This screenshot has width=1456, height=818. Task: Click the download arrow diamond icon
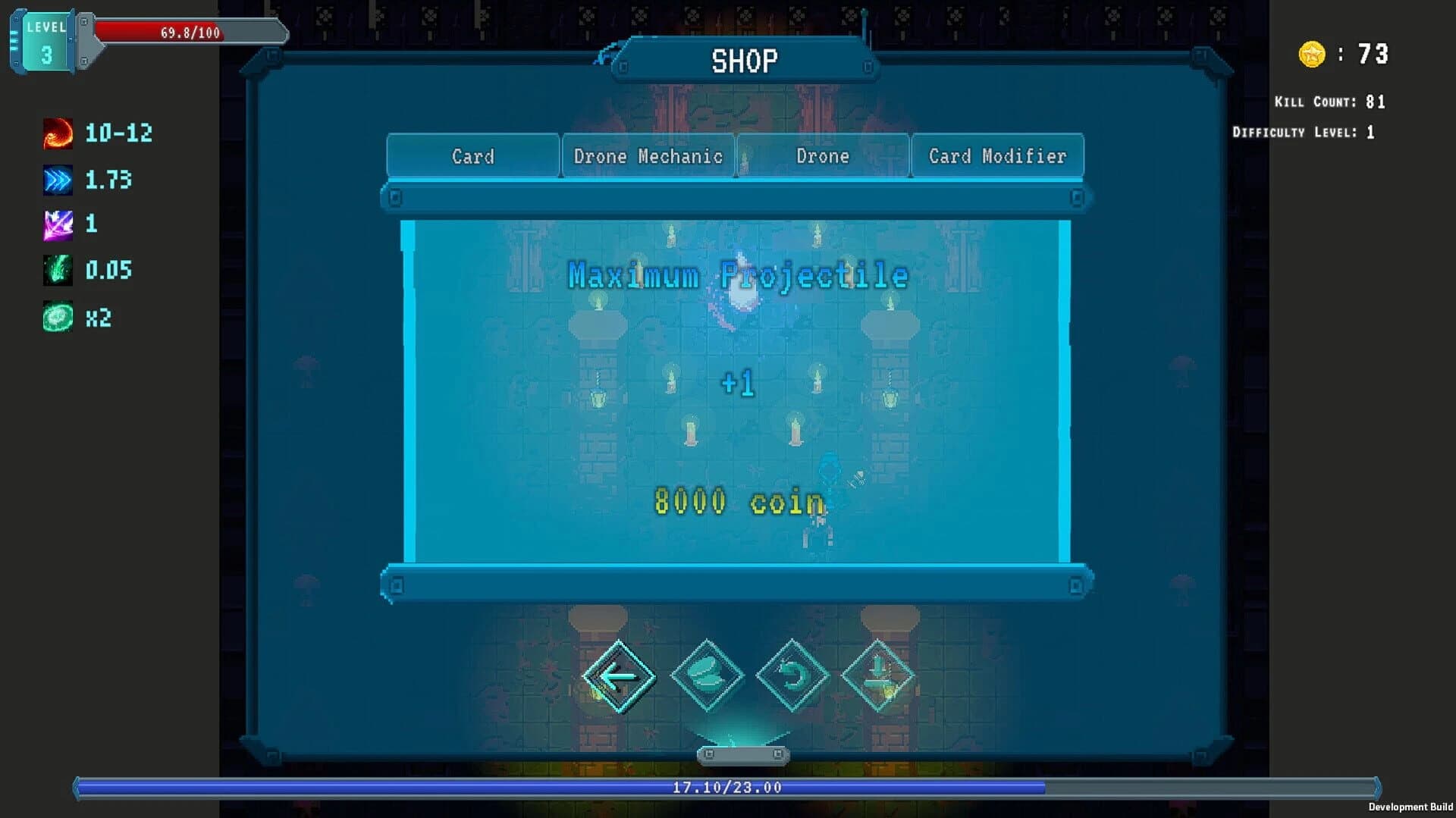(877, 675)
